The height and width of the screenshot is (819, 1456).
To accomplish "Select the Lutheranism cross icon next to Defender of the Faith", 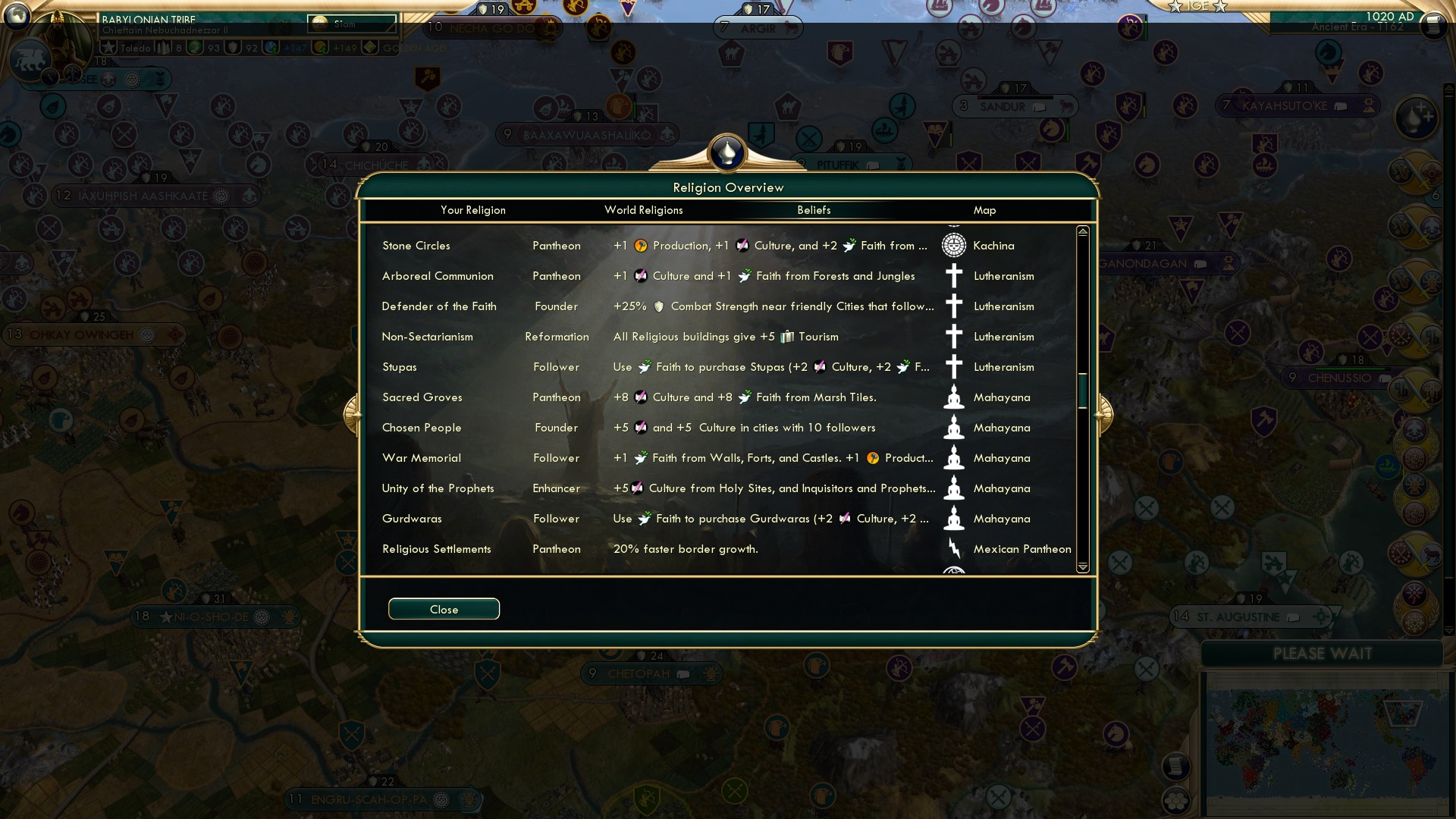I will (x=953, y=306).
